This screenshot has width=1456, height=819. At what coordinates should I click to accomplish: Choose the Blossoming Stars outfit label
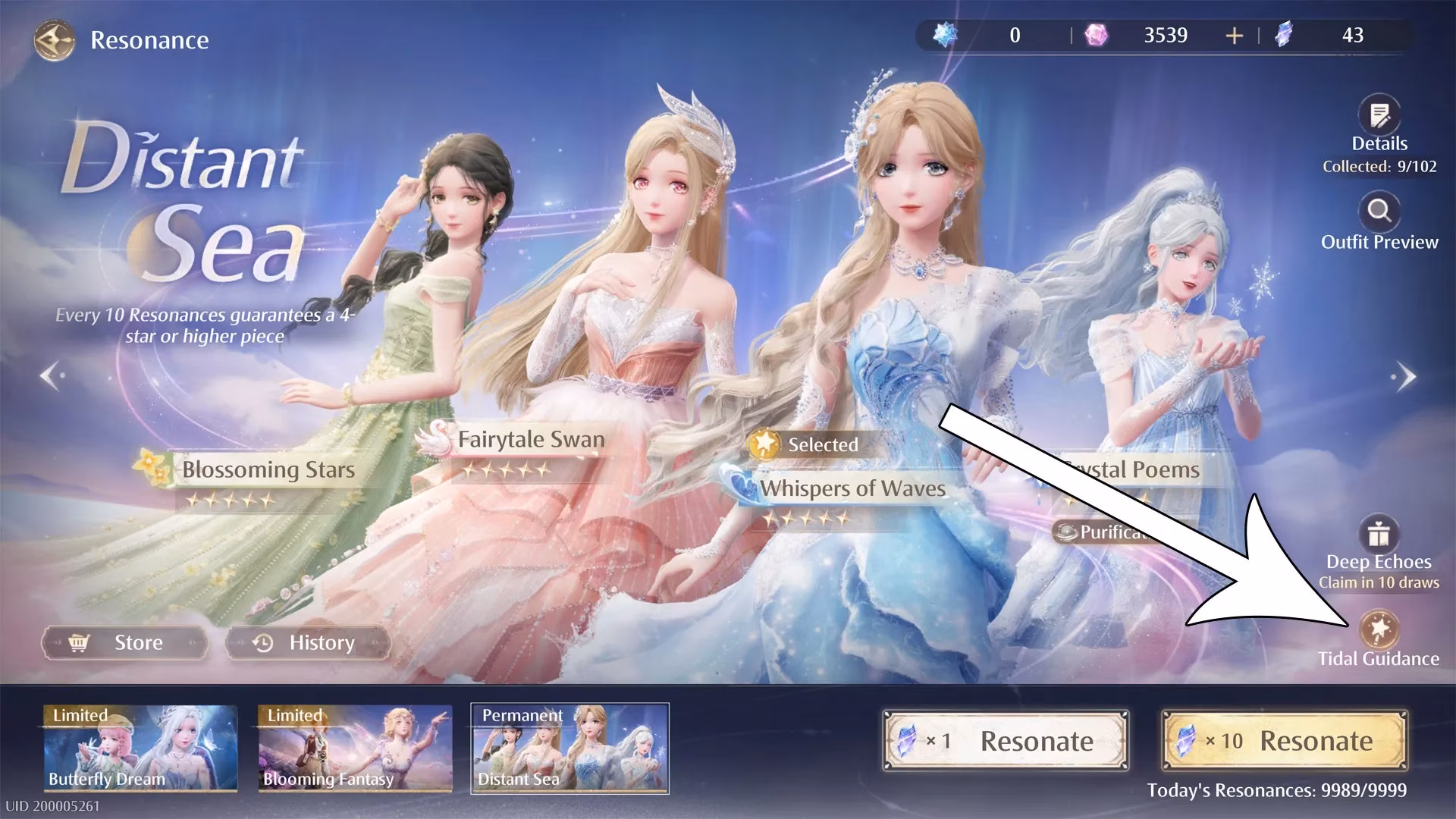(x=267, y=470)
